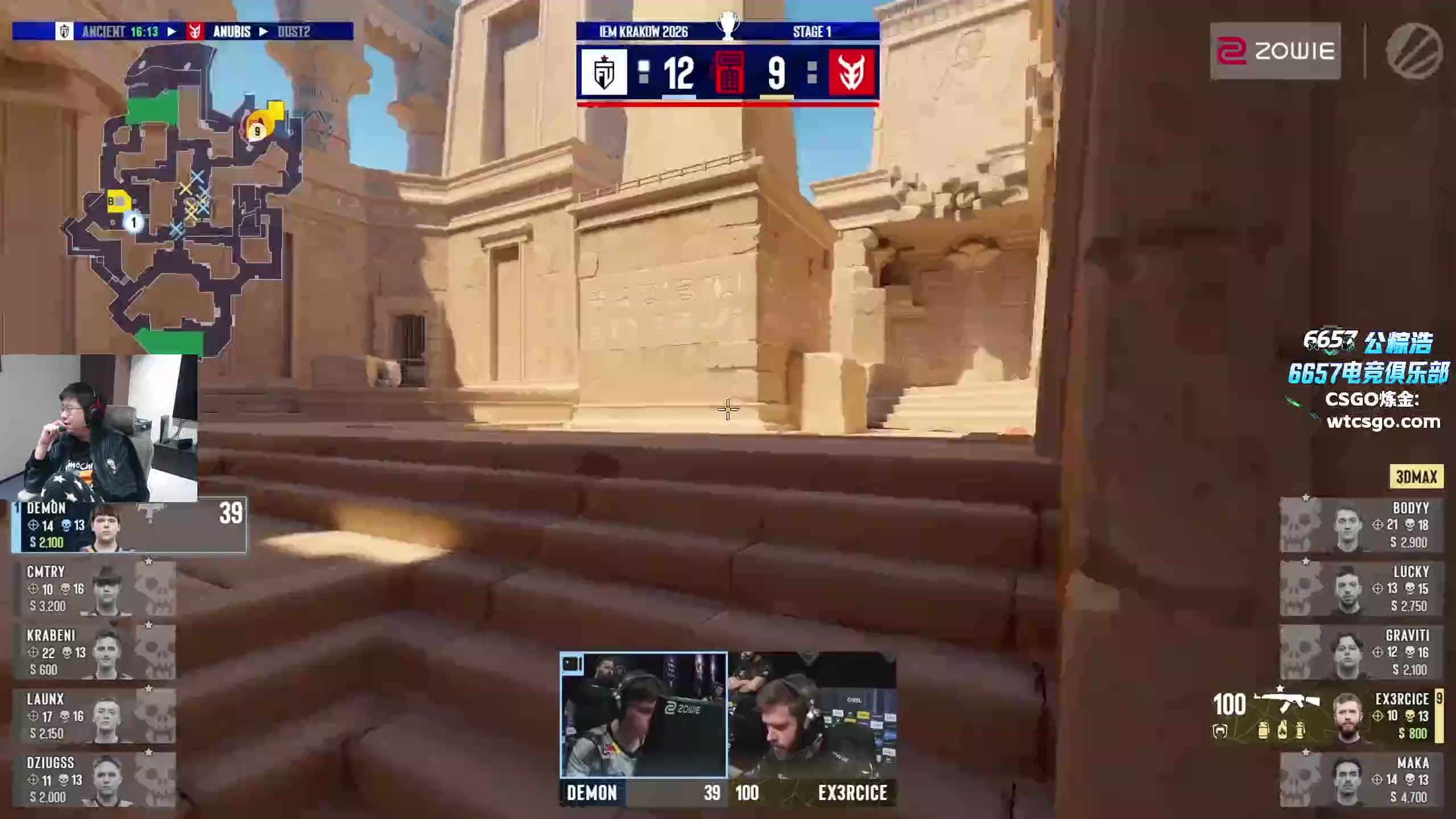Screen dimensions: 1456x819
Task: Open EX3RCICE's player camera feed
Action: 812,715
